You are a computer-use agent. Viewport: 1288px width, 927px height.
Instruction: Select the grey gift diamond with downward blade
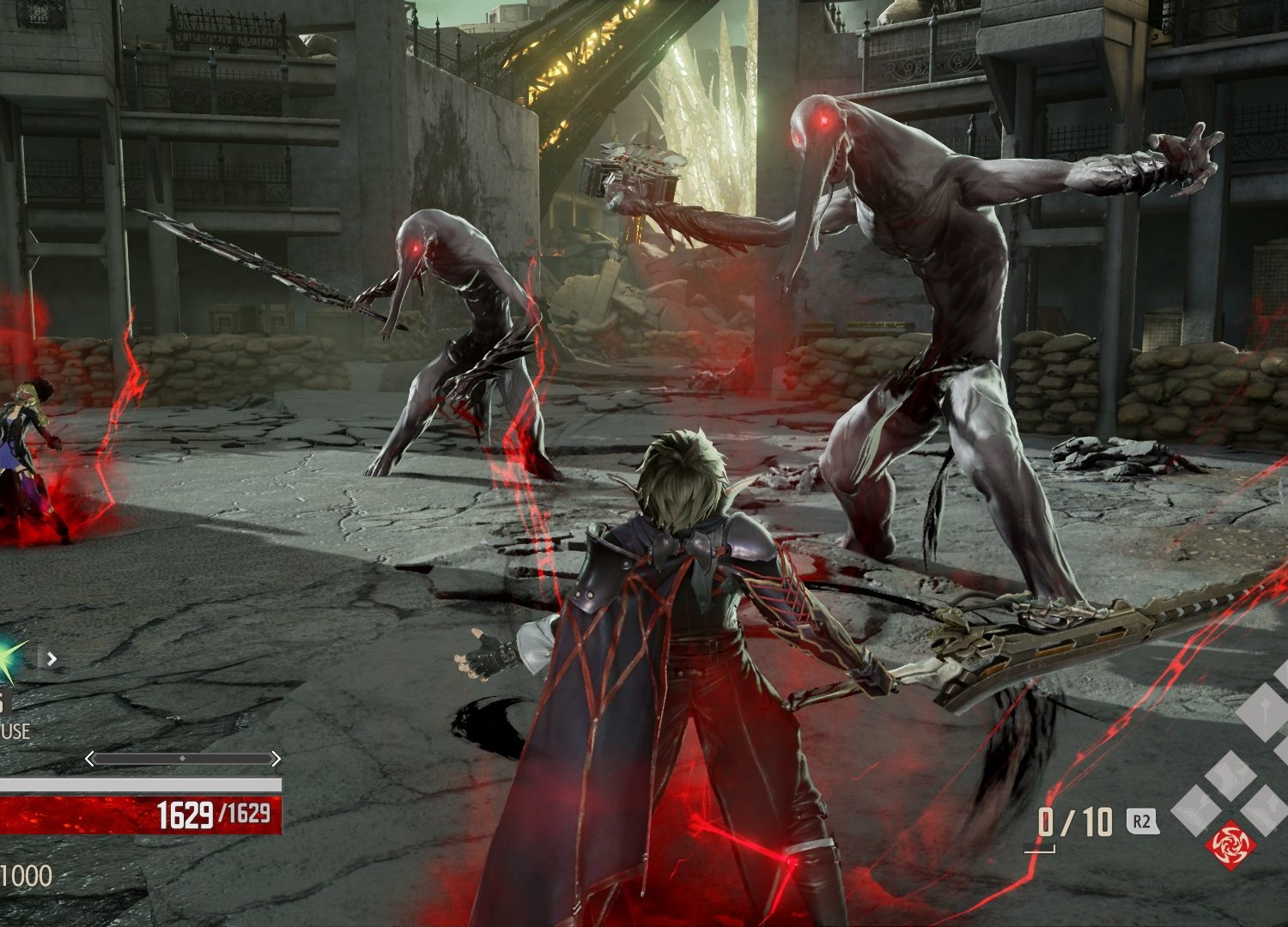click(1266, 712)
